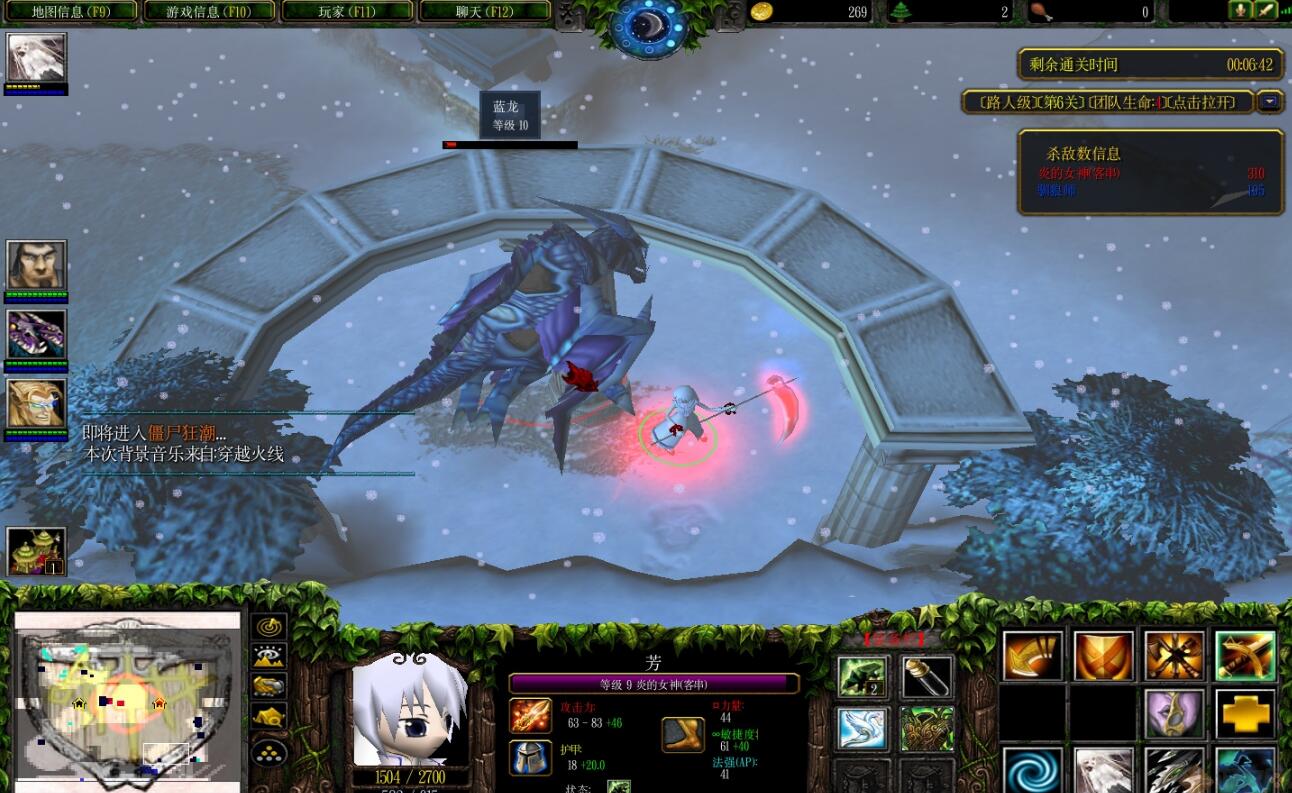This screenshot has height=793, width=1292.
Task: Use the white swan inventory item
Action: 862,728
